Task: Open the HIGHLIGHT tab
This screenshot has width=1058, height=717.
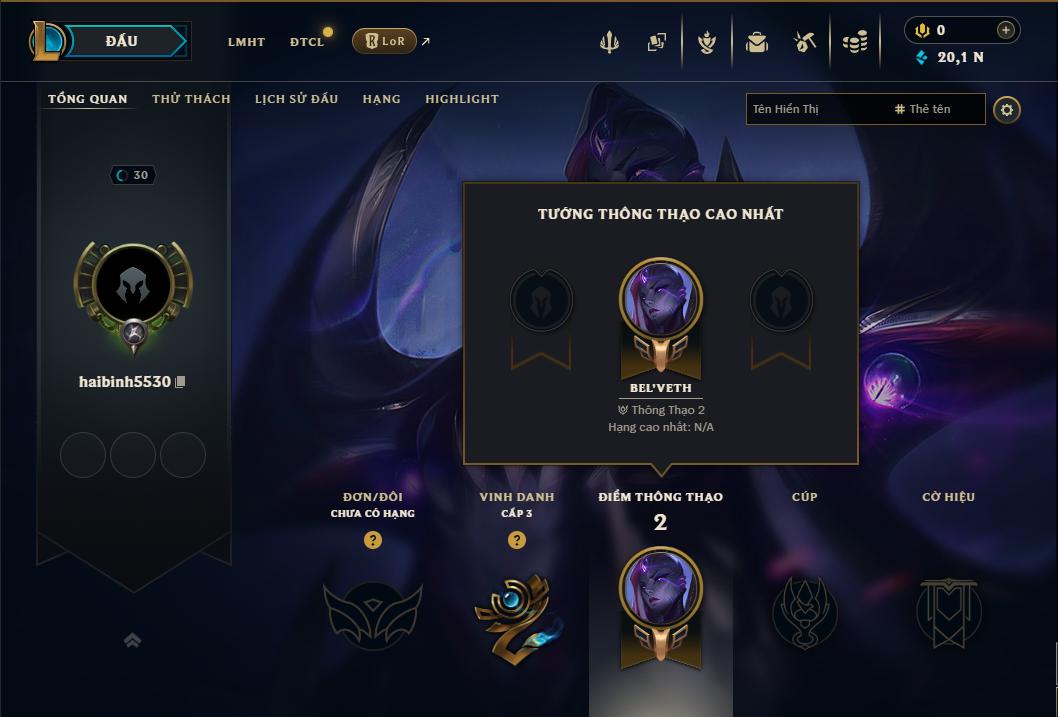Action: tap(462, 99)
